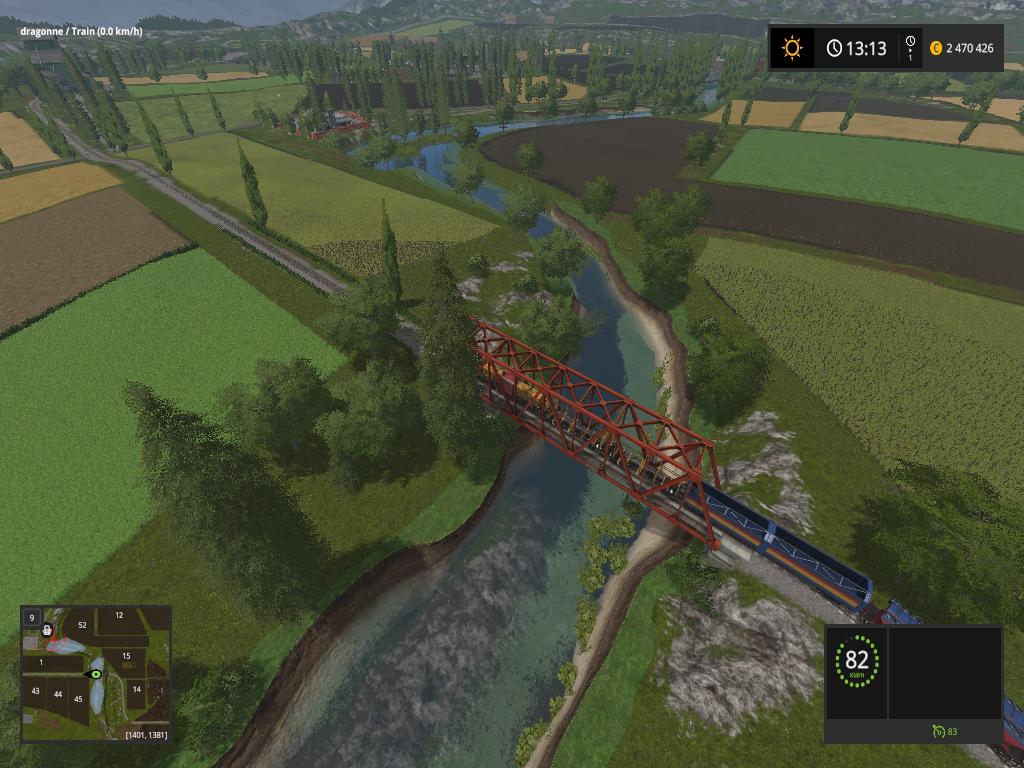This screenshot has width=1024, height=768.
Task: Open the gold coin money icon
Action: (936, 48)
